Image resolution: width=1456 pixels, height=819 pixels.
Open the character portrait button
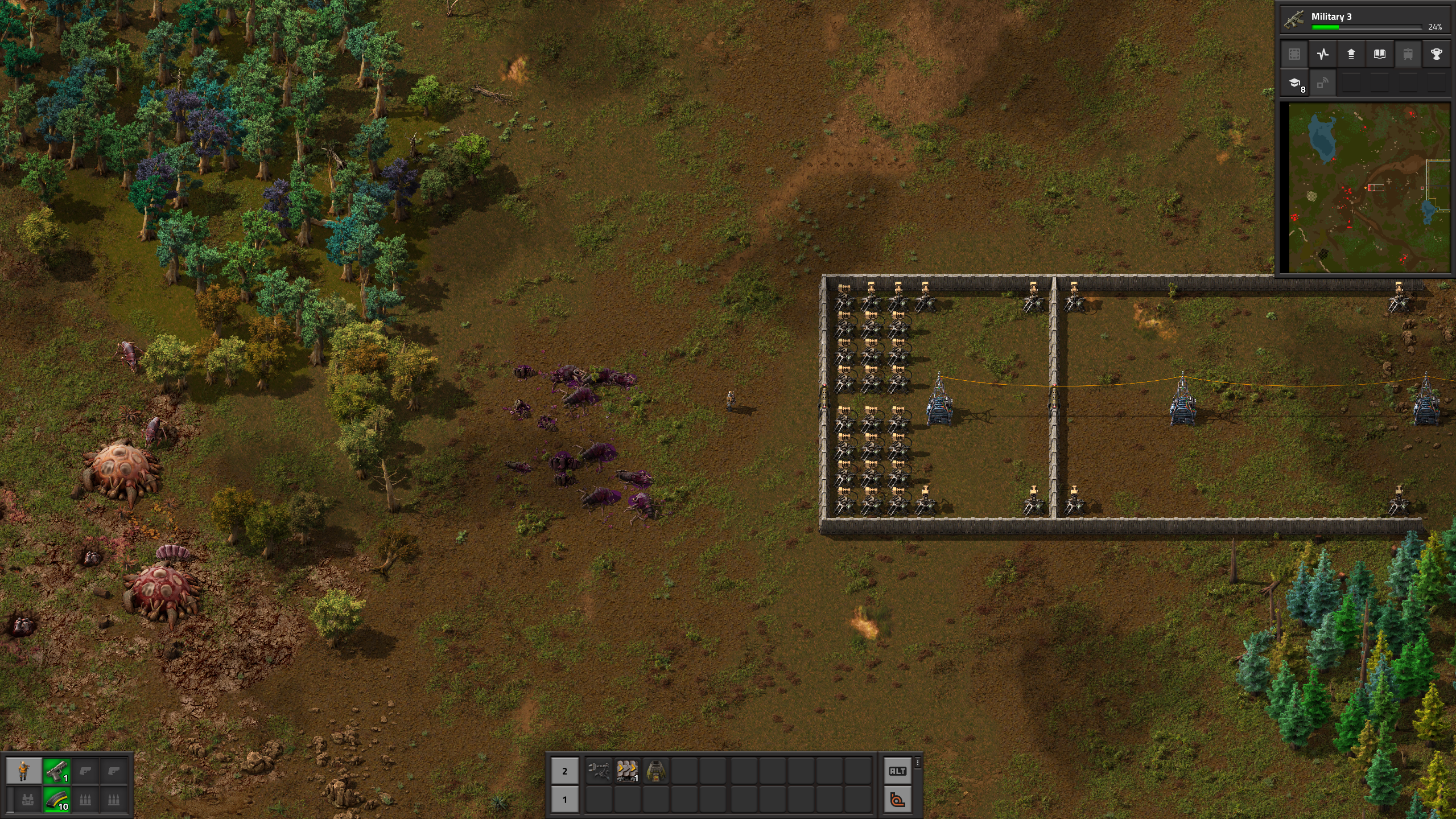[23, 771]
